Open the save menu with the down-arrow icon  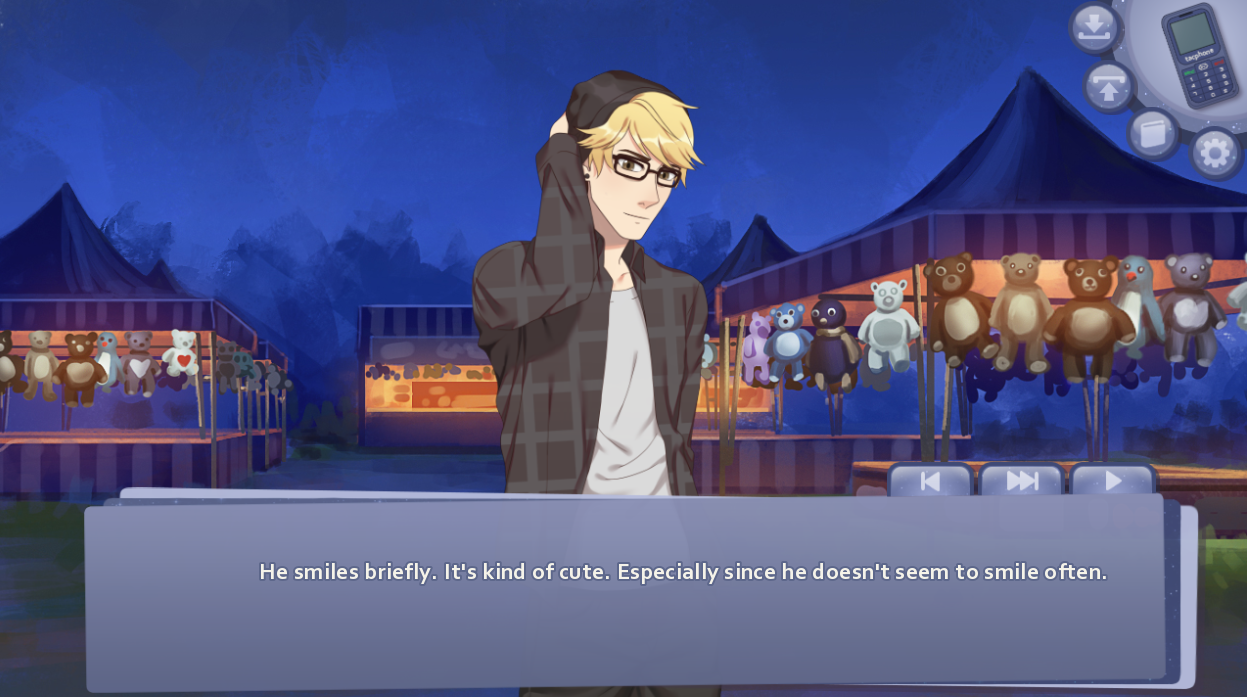[x=1095, y=27]
